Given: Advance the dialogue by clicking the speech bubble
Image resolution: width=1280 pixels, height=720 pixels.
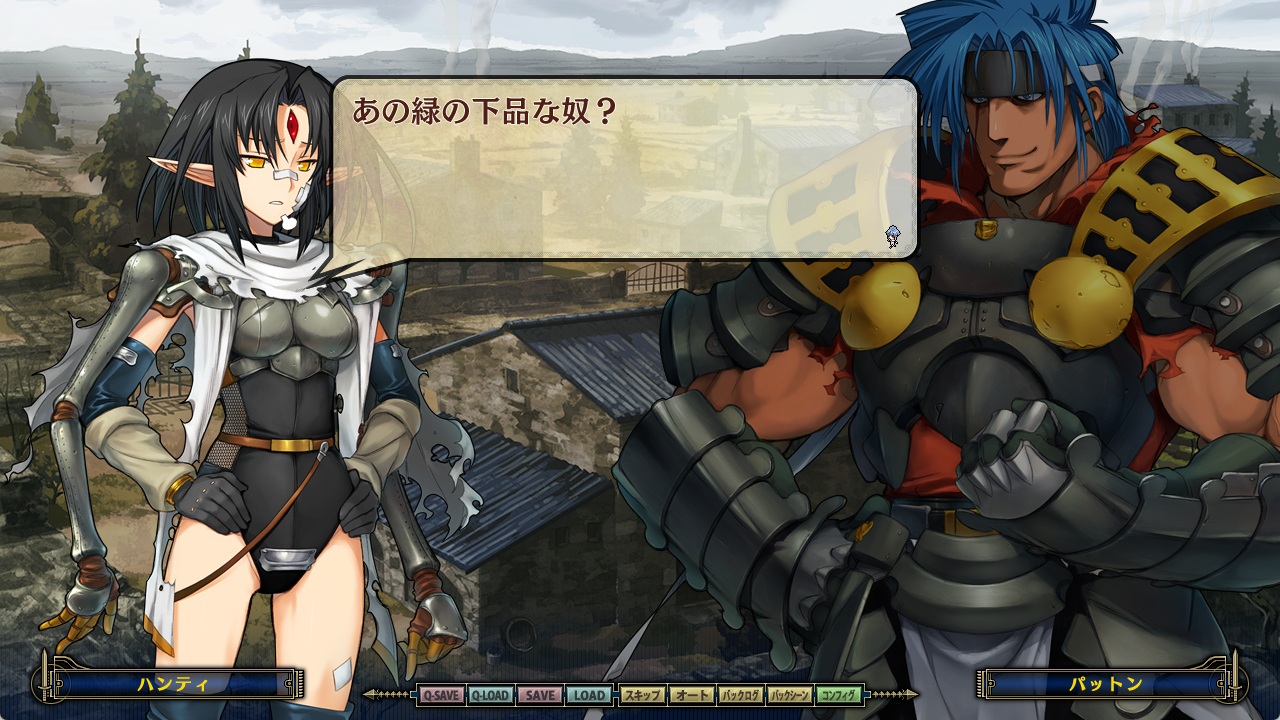Looking at the screenshot, I should (624, 168).
